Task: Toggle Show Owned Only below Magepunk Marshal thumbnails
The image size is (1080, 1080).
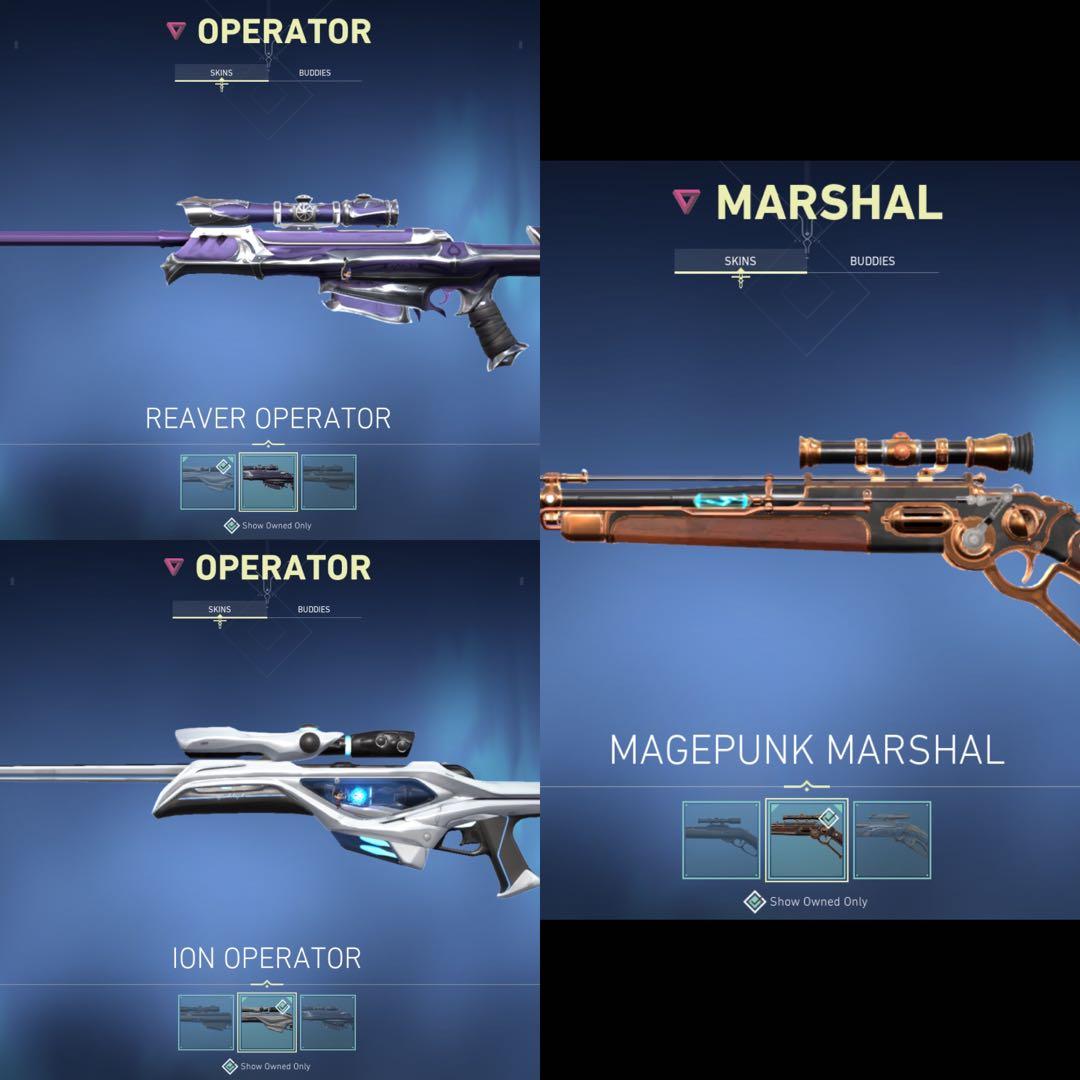Action: (755, 902)
